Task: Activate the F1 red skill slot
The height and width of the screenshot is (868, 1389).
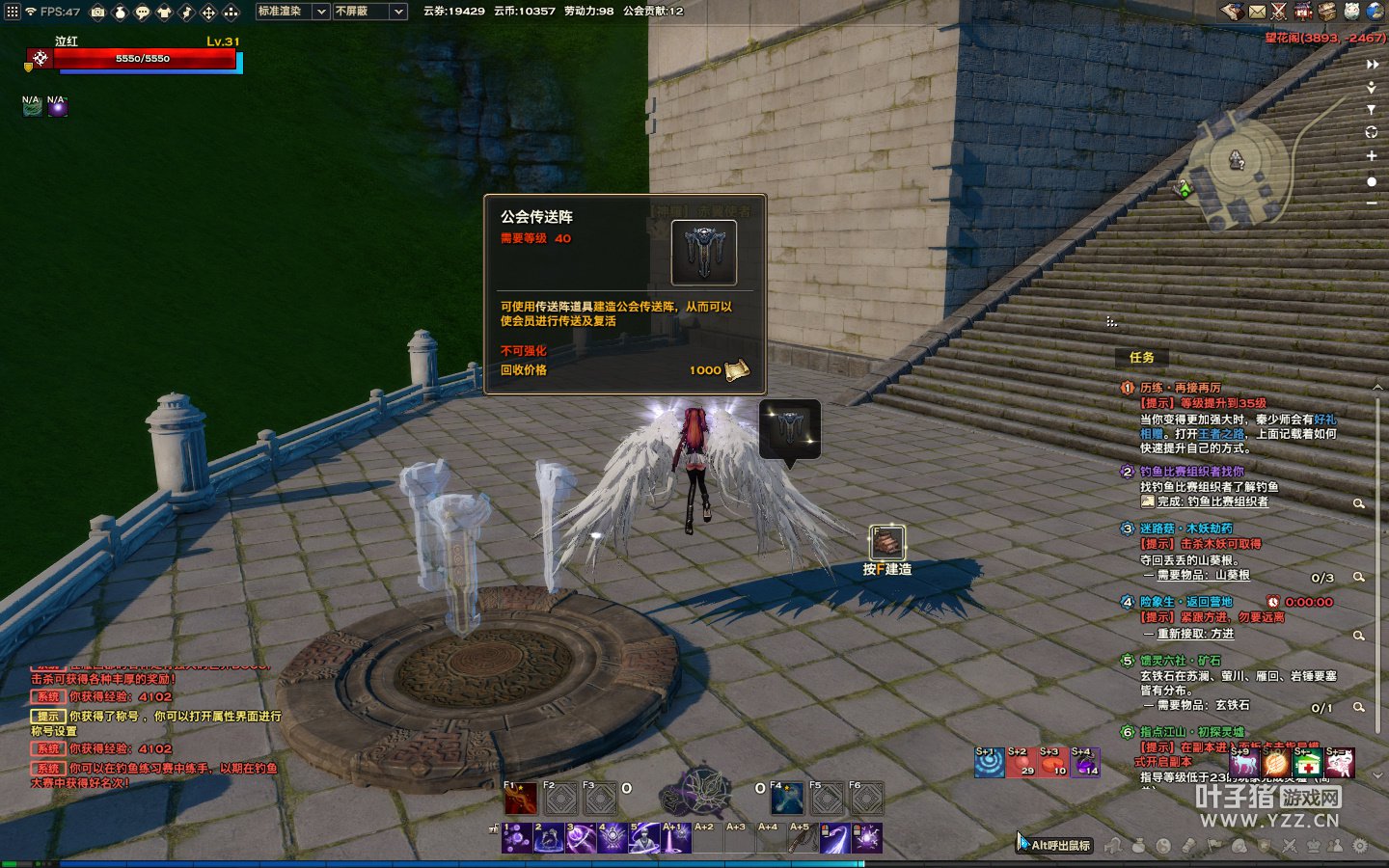Action: coord(521,798)
